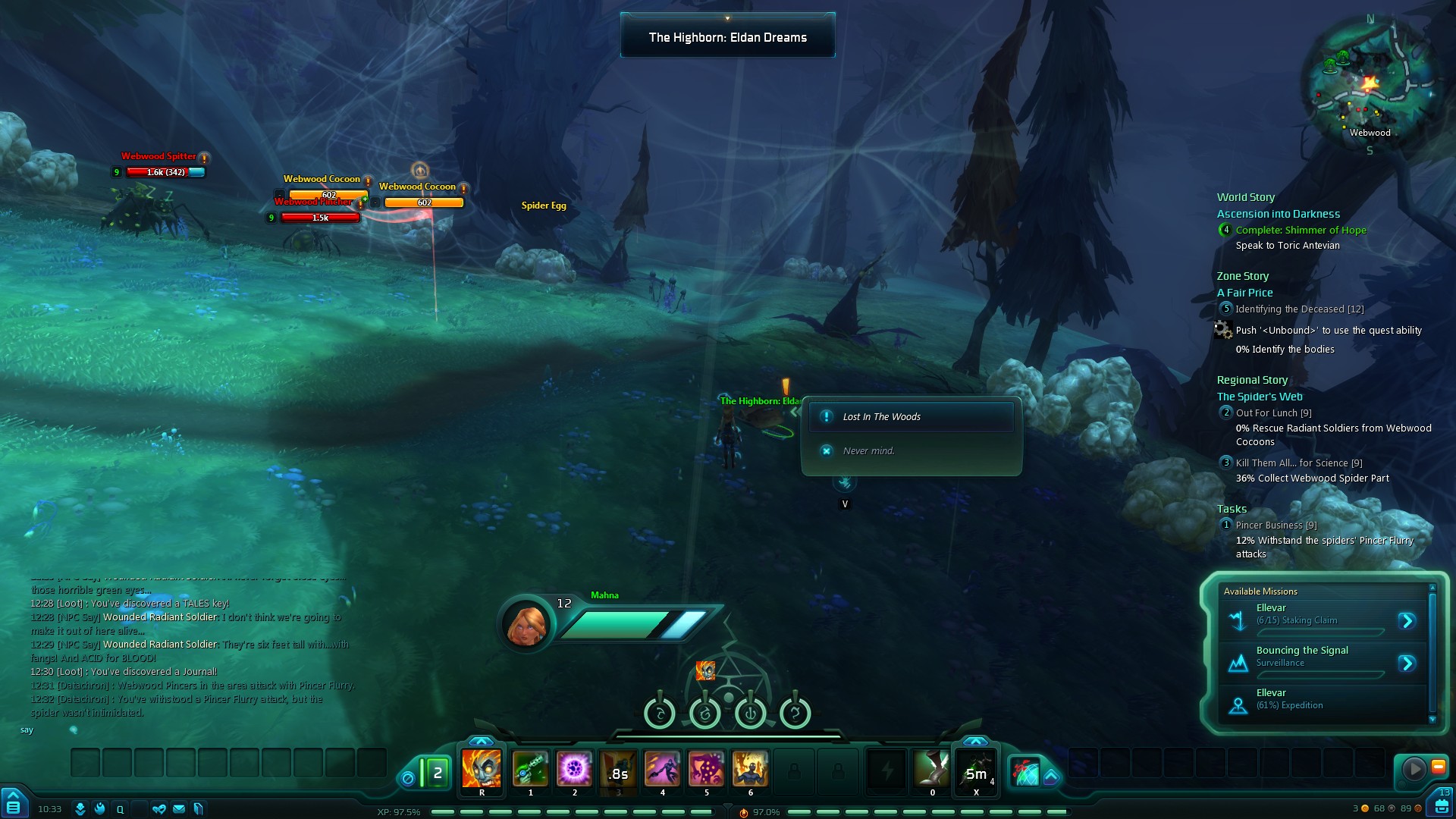
Task: Open the Bouncing the Signal mission arrow
Action: pyautogui.click(x=1407, y=664)
